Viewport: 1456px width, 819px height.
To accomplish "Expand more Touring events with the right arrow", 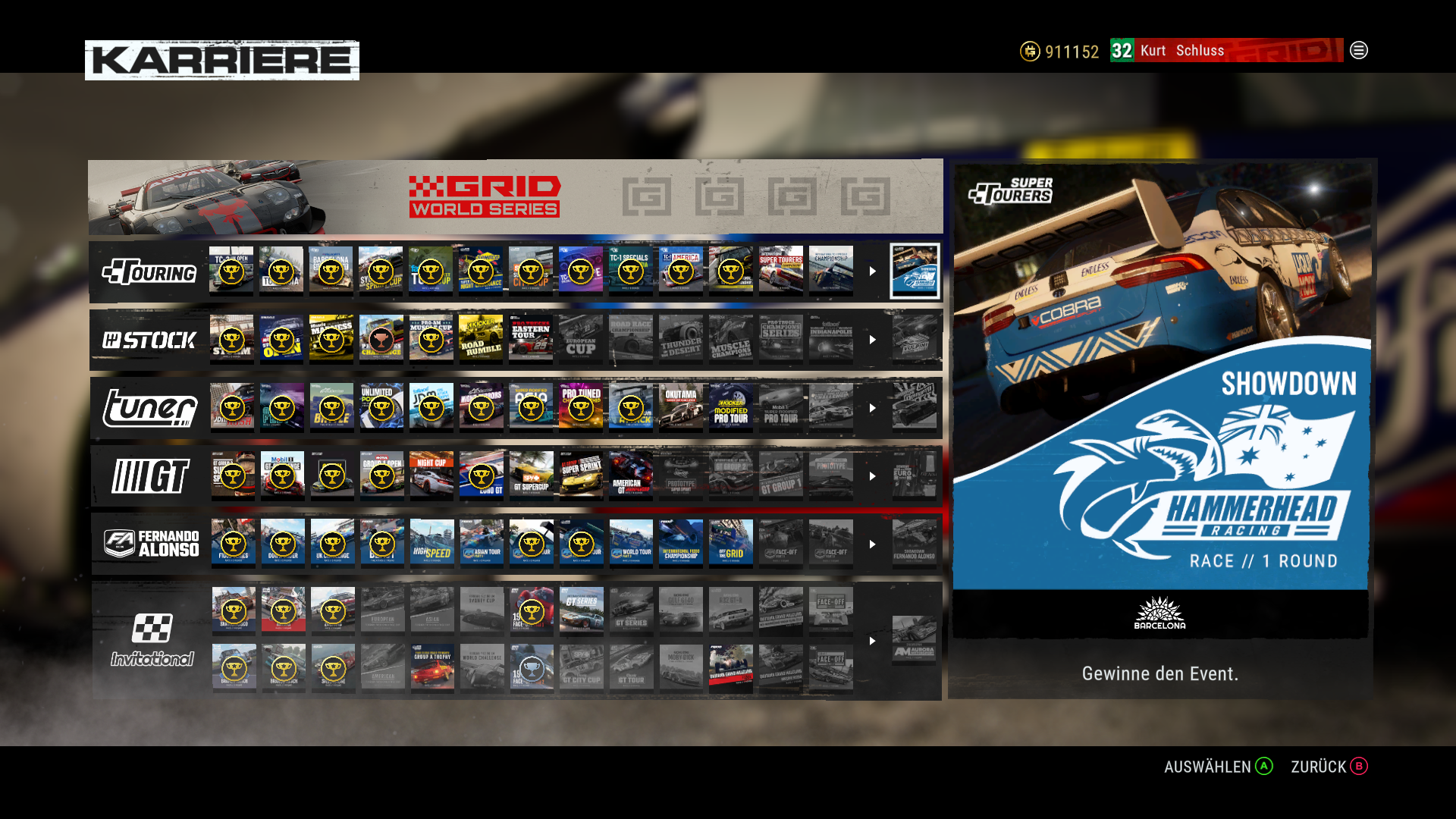I will click(871, 271).
